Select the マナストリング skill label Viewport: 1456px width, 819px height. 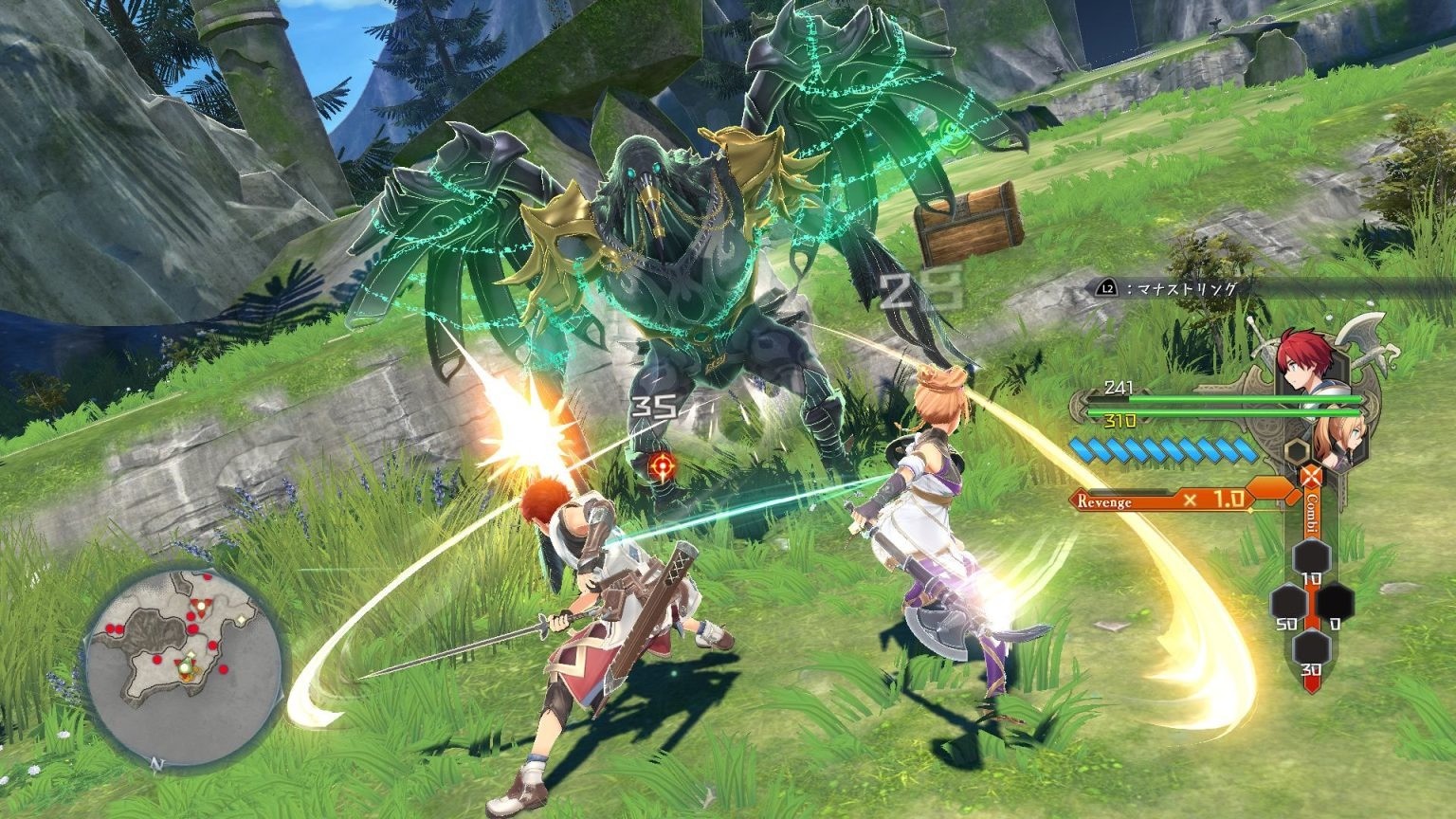[1185, 287]
